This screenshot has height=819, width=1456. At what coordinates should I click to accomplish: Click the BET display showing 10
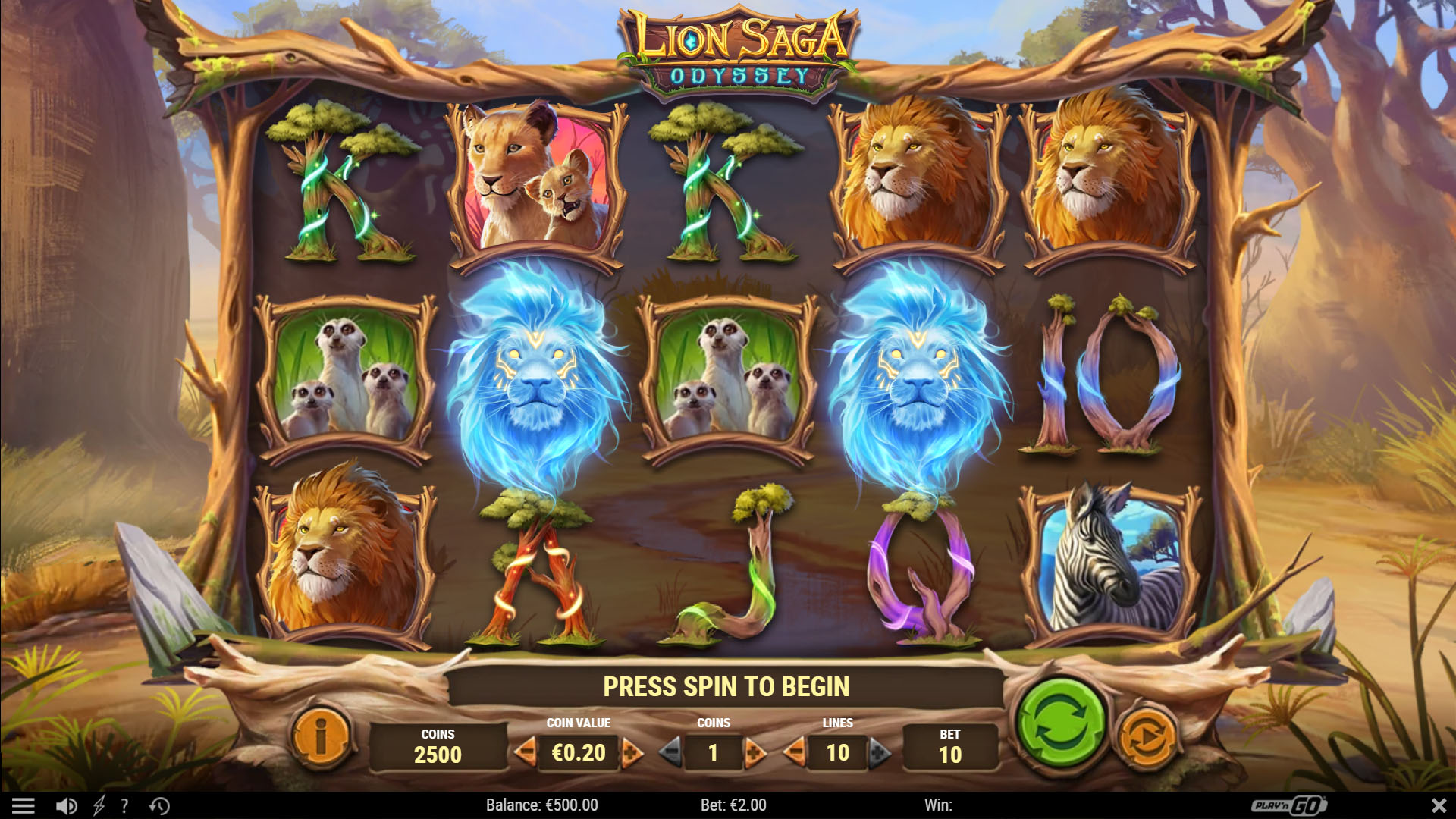pyautogui.click(x=950, y=747)
